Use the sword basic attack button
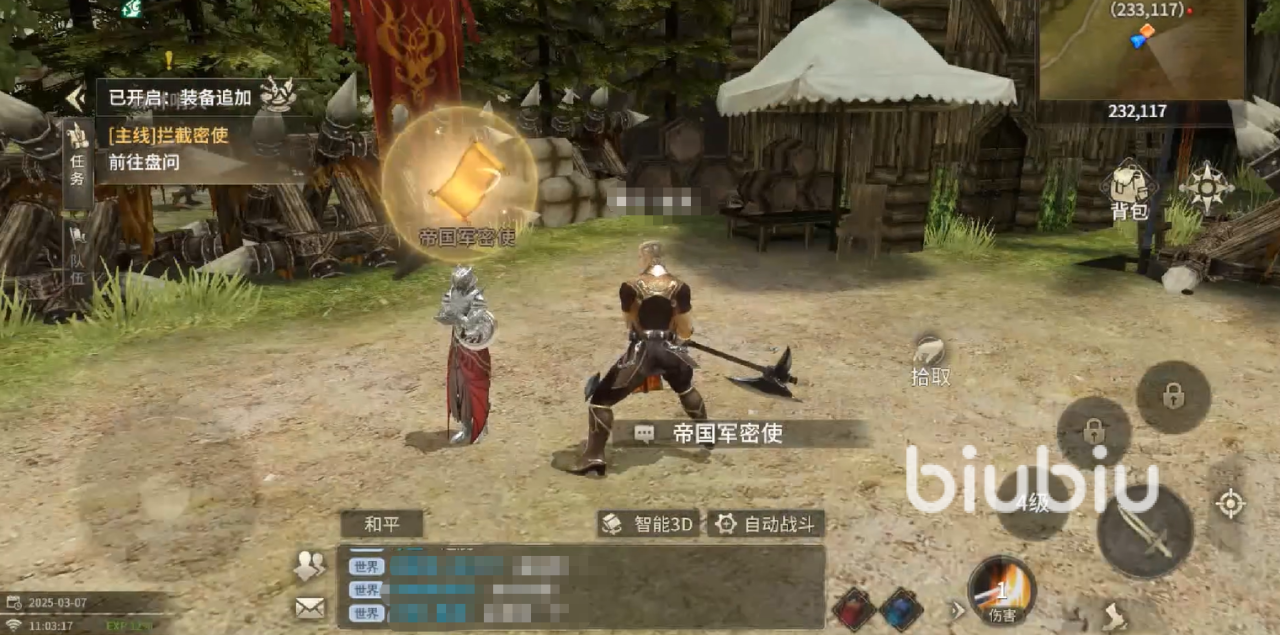 pos(1145,531)
